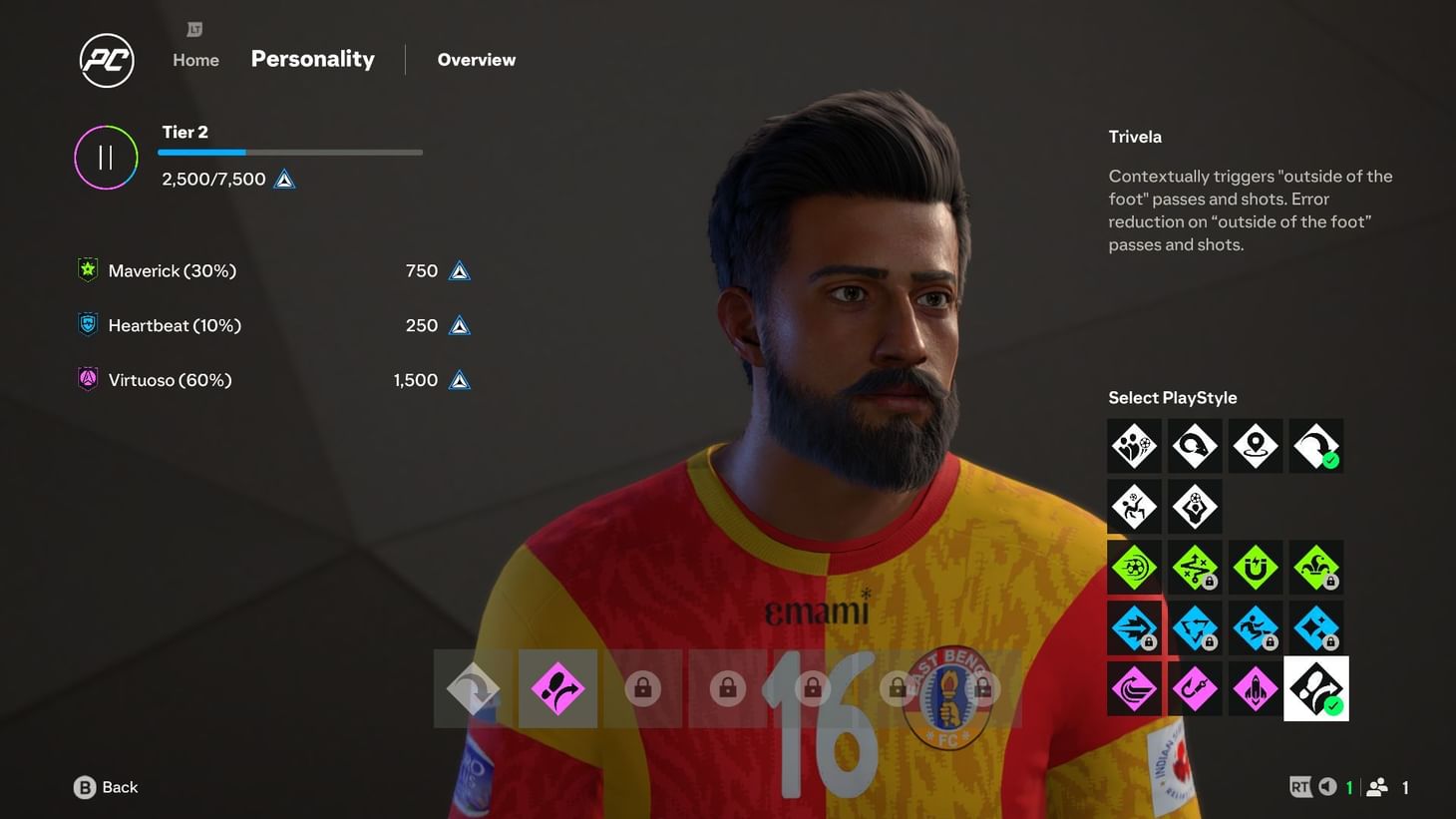The width and height of the screenshot is (1456, 819).
Task: Uncheck the Trivela selection checkmark
Action: point(1329,461)
